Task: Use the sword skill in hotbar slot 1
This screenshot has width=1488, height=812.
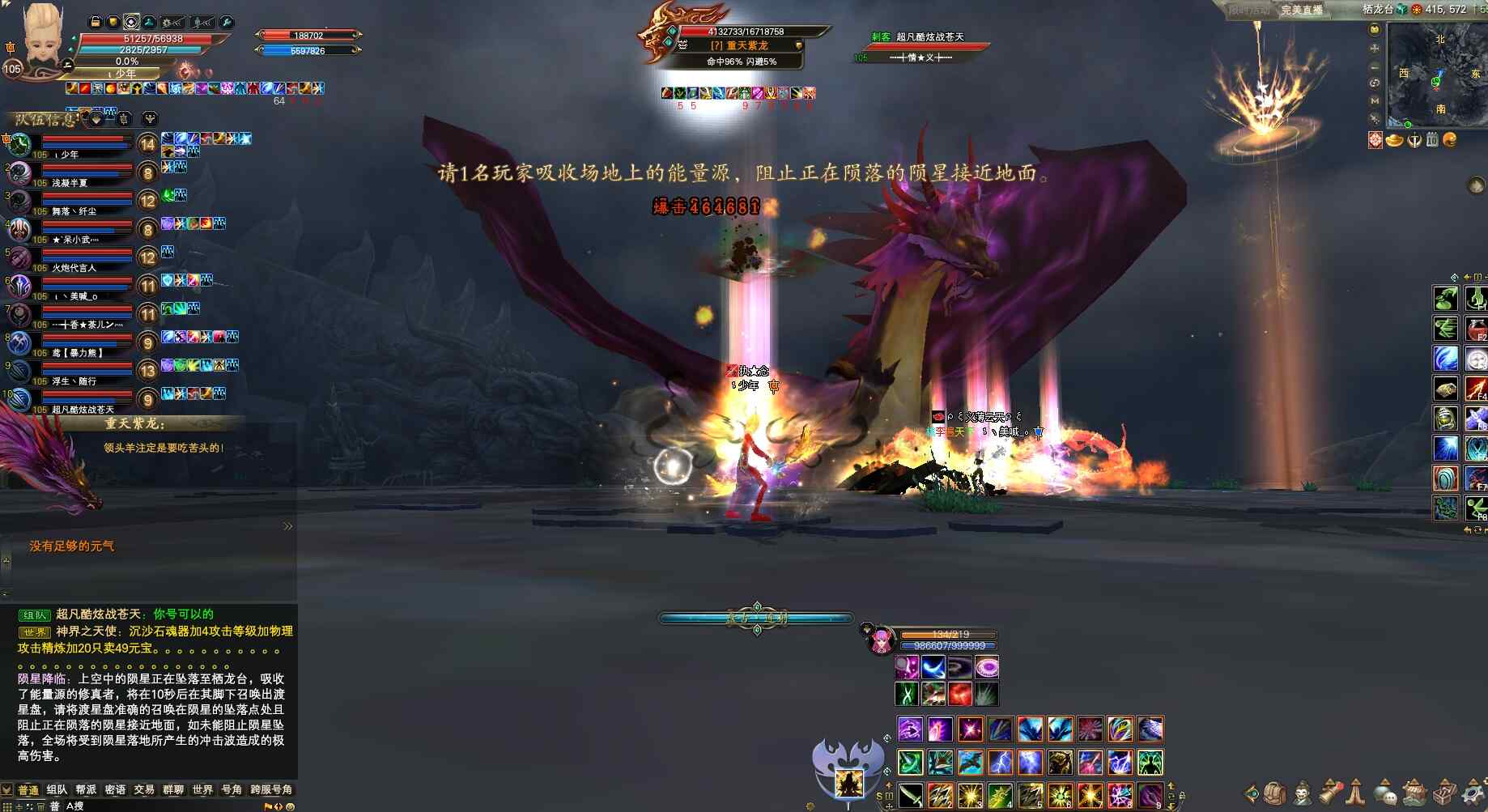Action: [x=910, y=795]
